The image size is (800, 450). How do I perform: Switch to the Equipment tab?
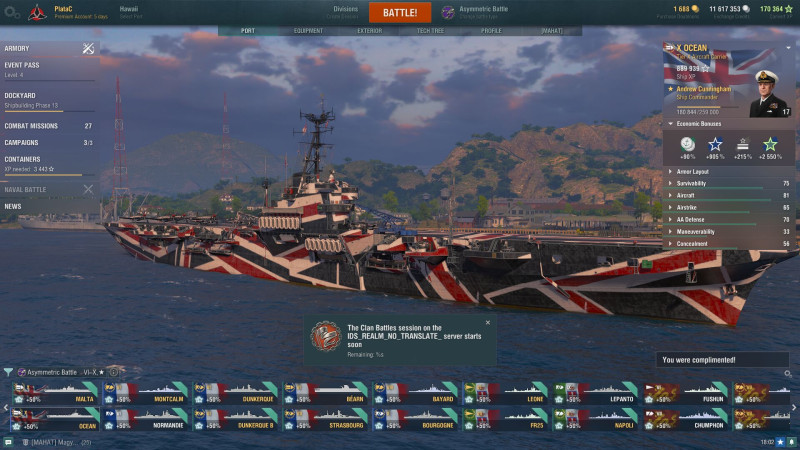click(x=308, y=31)
